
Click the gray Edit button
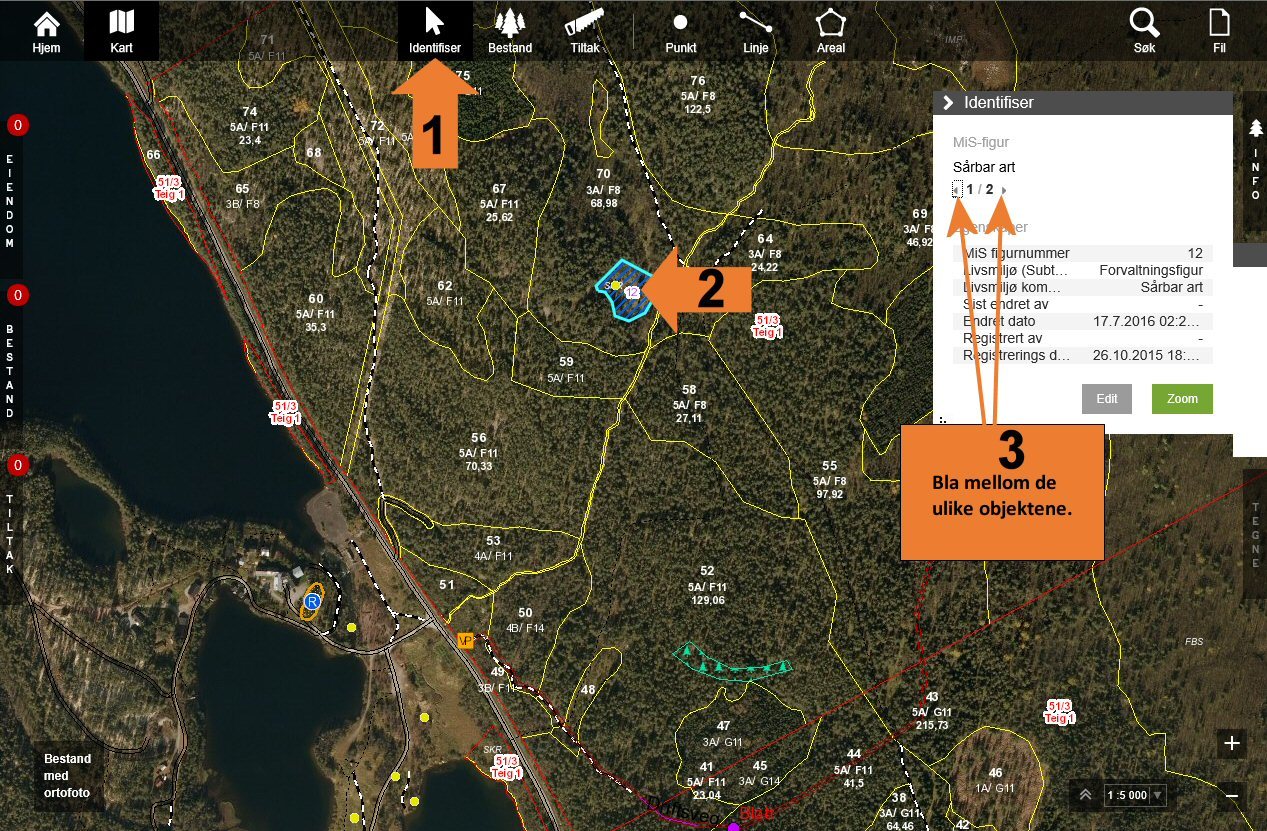pyautogui.click(x=1107, y=398)
